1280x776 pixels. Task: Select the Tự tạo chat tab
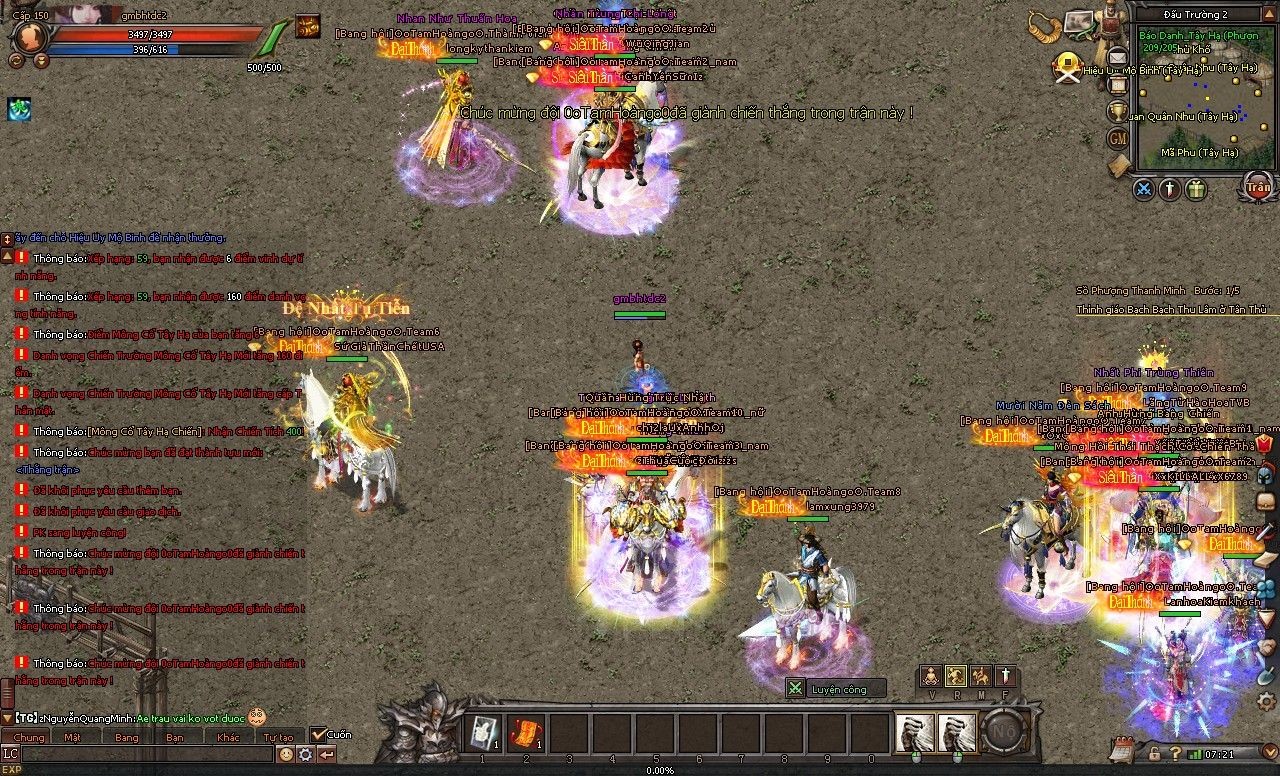tap(278, 737)
